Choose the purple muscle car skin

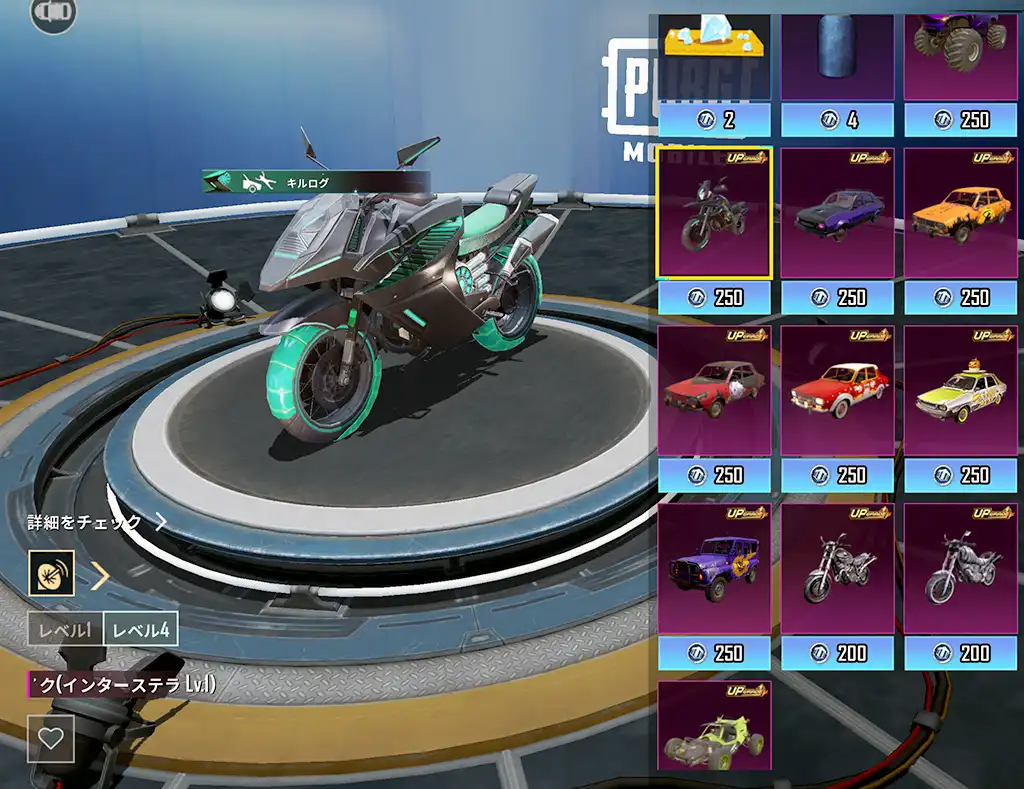(838, 213)
